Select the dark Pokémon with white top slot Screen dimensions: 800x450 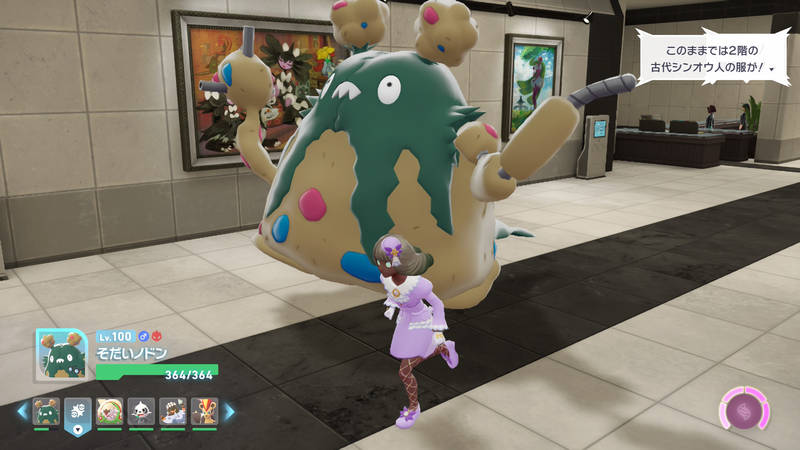(x=173, y=411)
